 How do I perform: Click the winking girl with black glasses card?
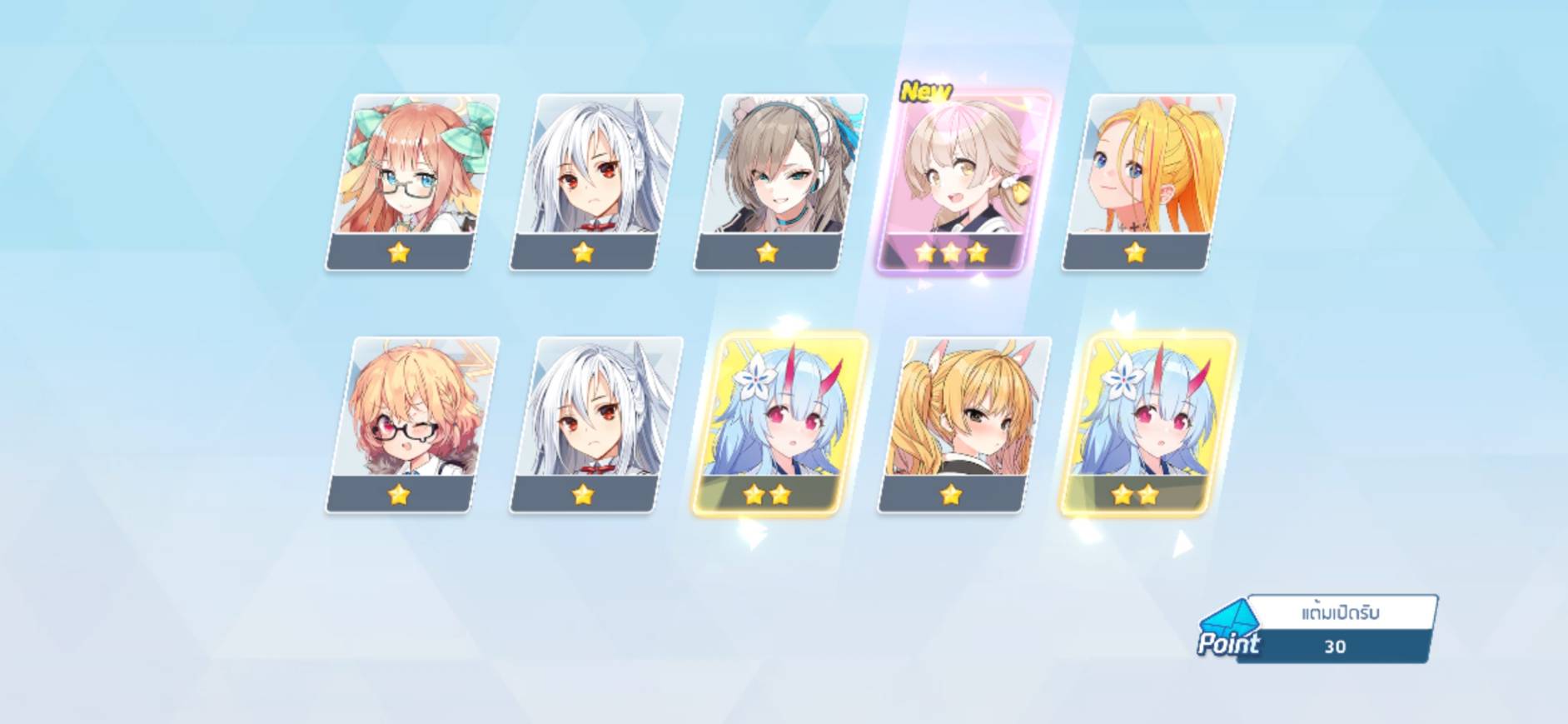click(x=412, y=424)
